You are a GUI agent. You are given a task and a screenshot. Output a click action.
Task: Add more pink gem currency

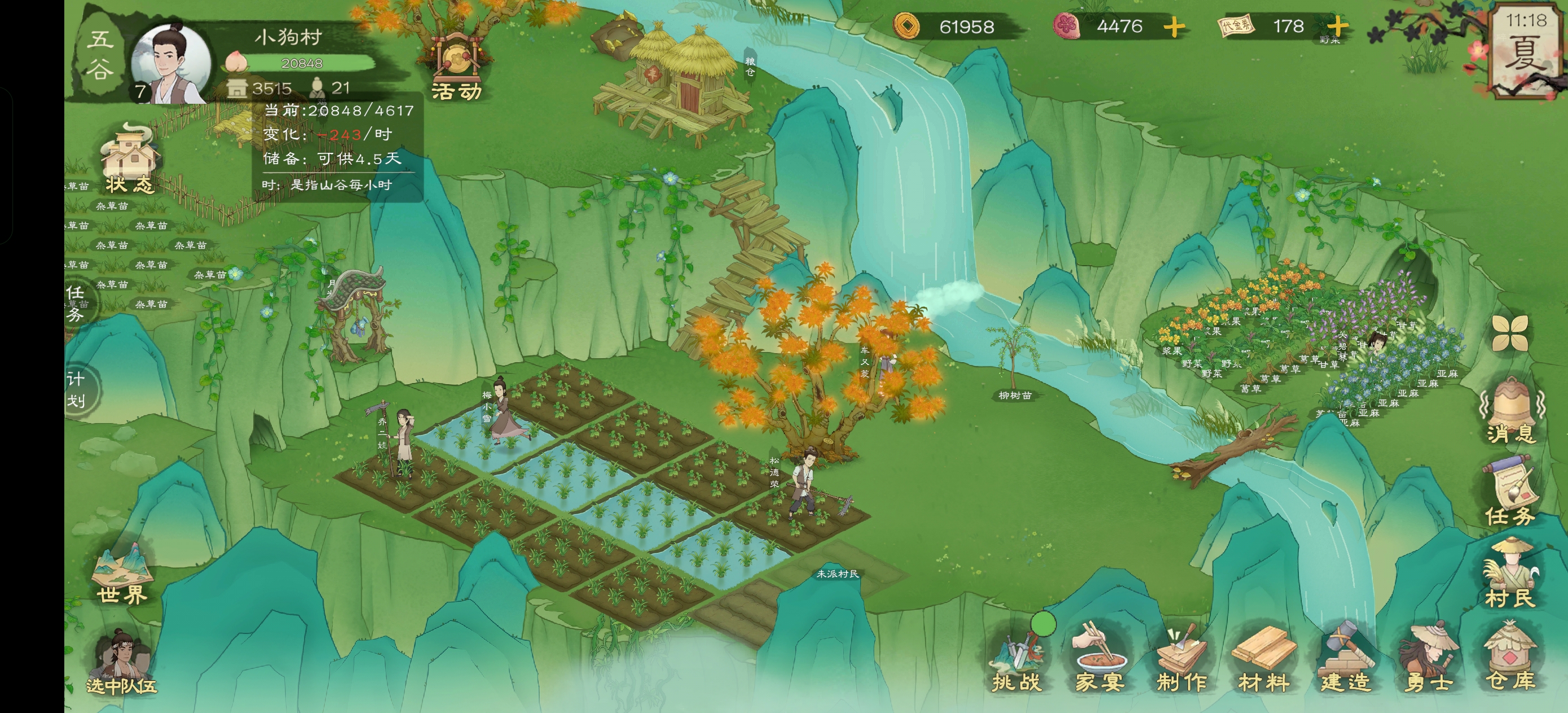1174,27
